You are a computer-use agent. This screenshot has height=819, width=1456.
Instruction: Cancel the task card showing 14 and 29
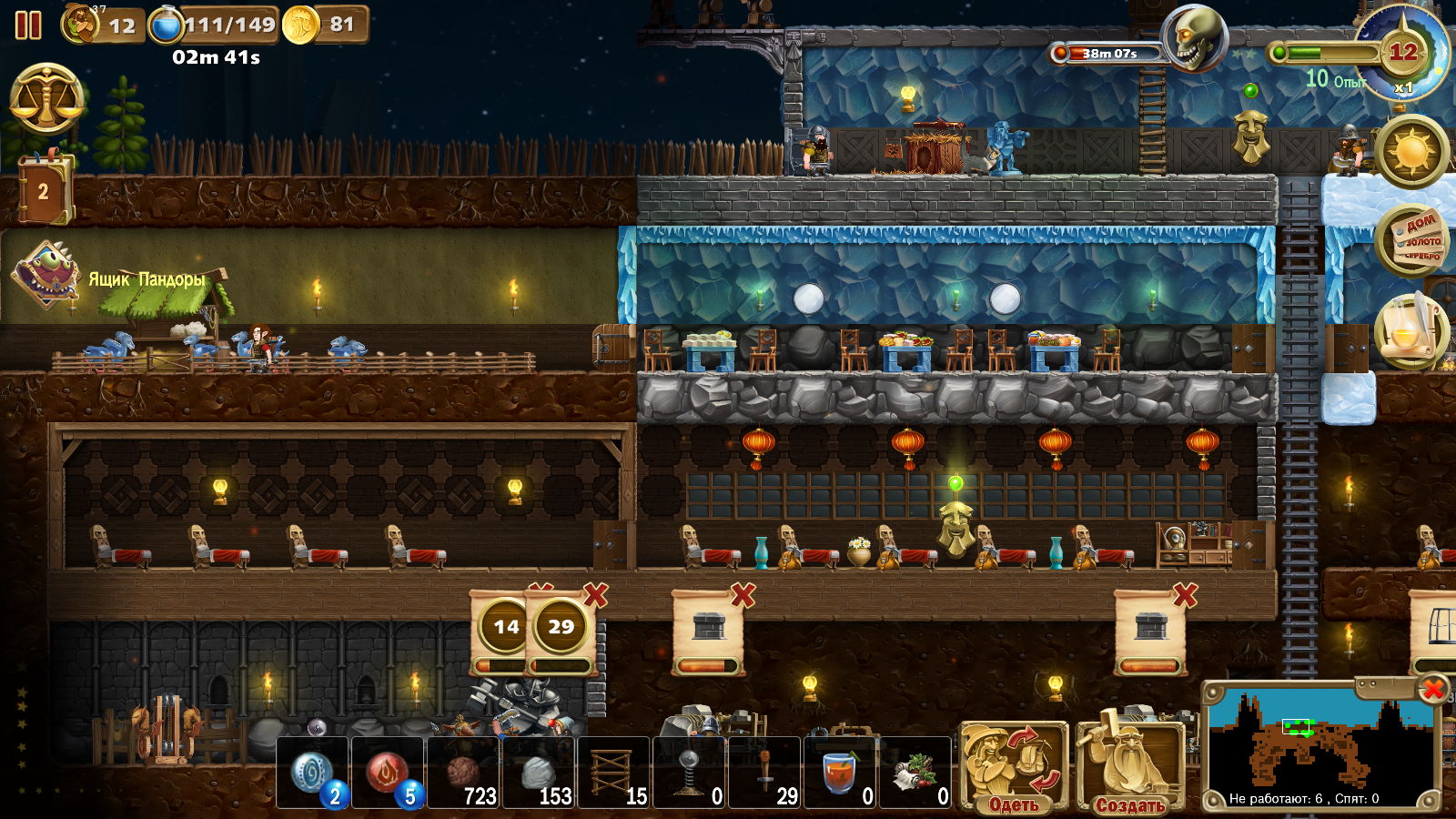[x=595, y=596]
